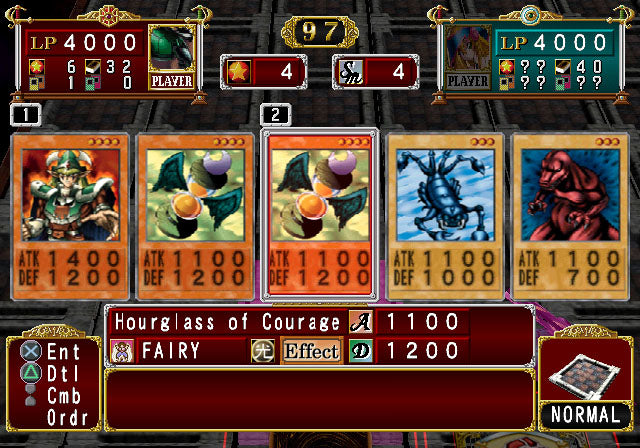The image size is (640, 448).
Task: Choose the red beast card with 700 DEF
Action: point(571,215)
